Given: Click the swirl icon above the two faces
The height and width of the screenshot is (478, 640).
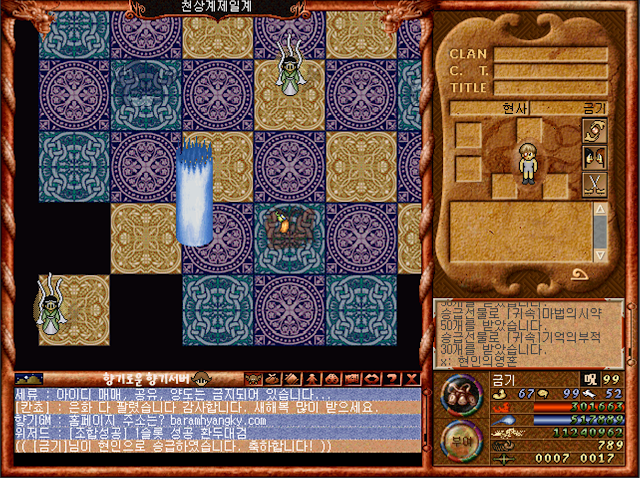Looking at the screenshot, I should click(594, 131).
